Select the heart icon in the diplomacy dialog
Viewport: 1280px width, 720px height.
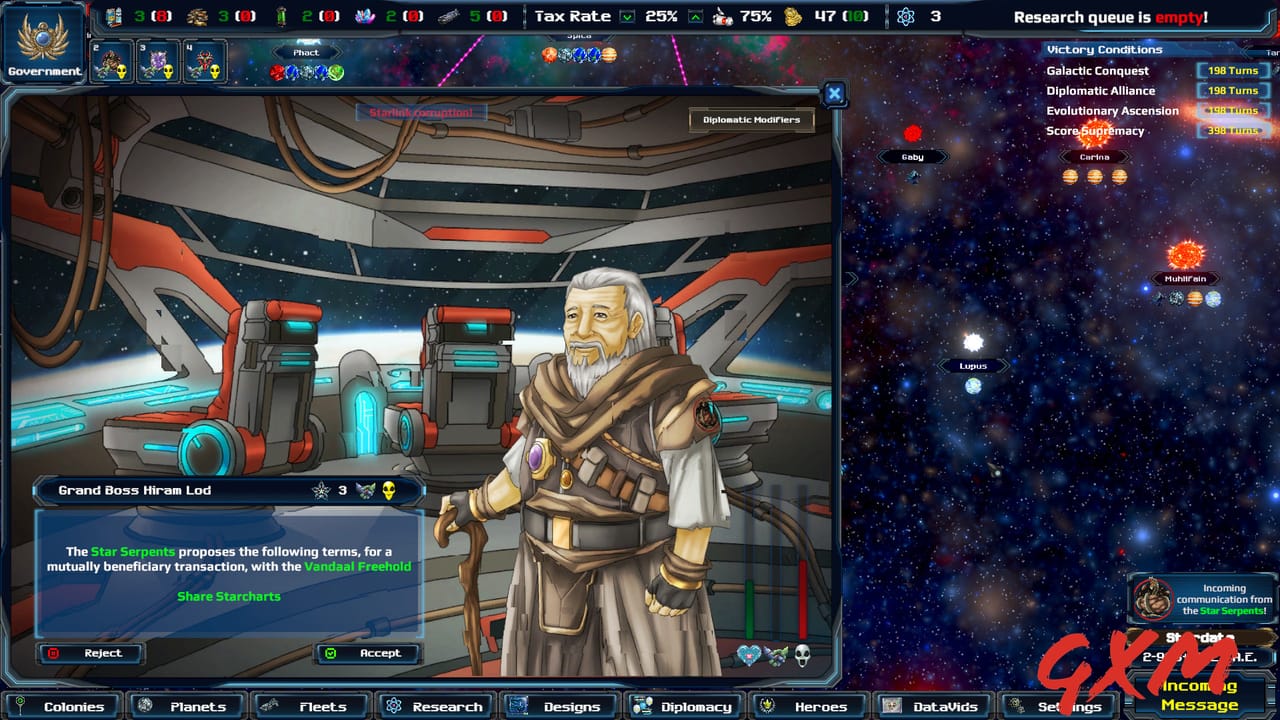point(748,655)
